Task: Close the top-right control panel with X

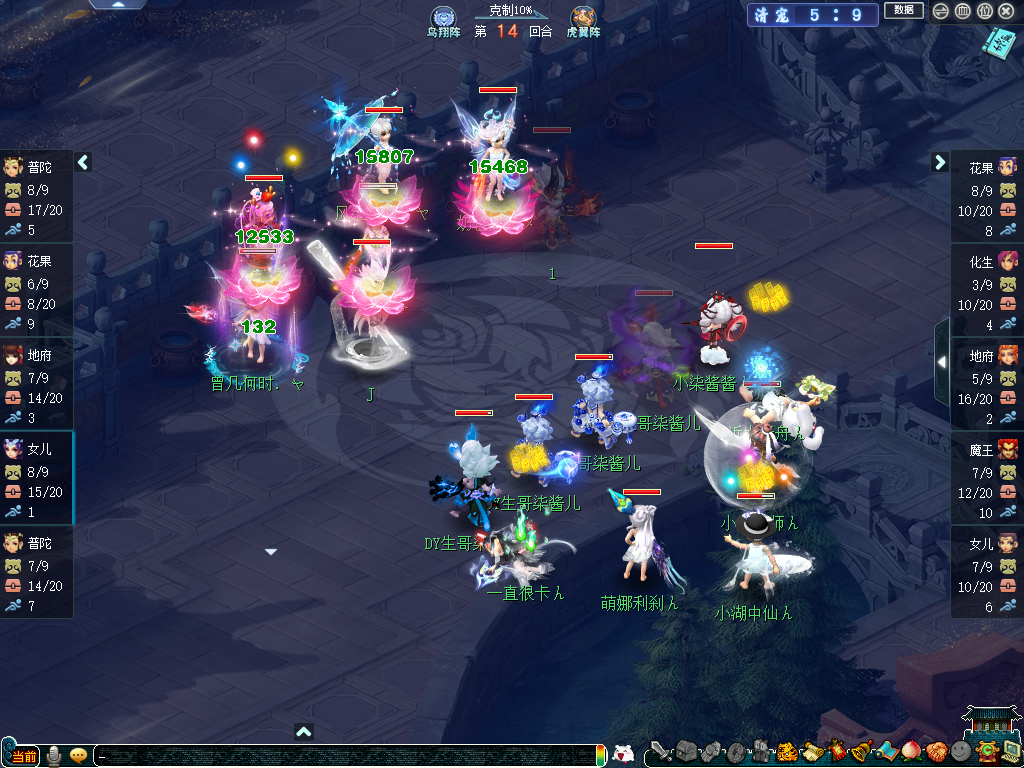Action: coord(1006,11)
